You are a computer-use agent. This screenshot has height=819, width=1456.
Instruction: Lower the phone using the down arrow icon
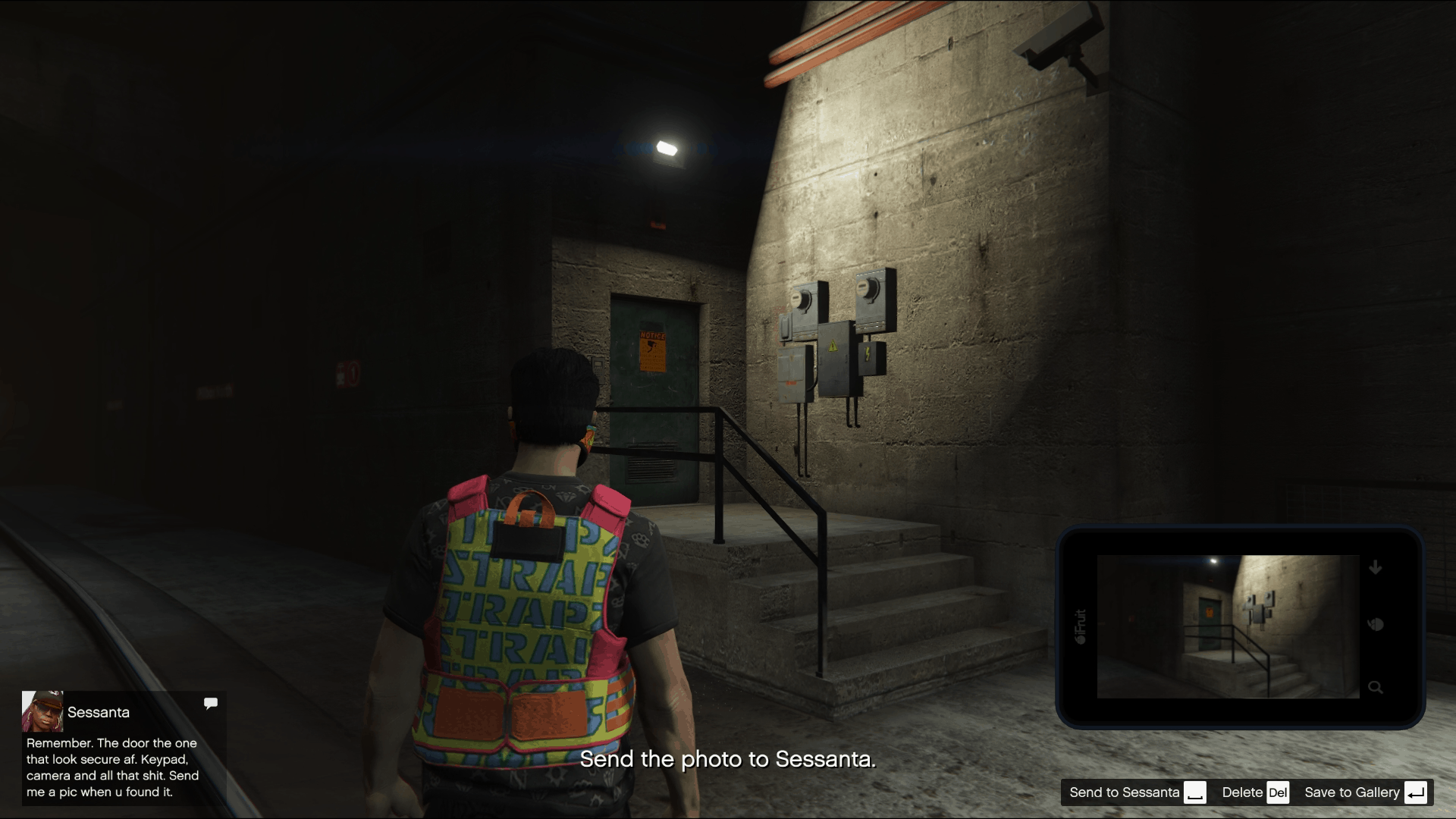[1376, 566]
